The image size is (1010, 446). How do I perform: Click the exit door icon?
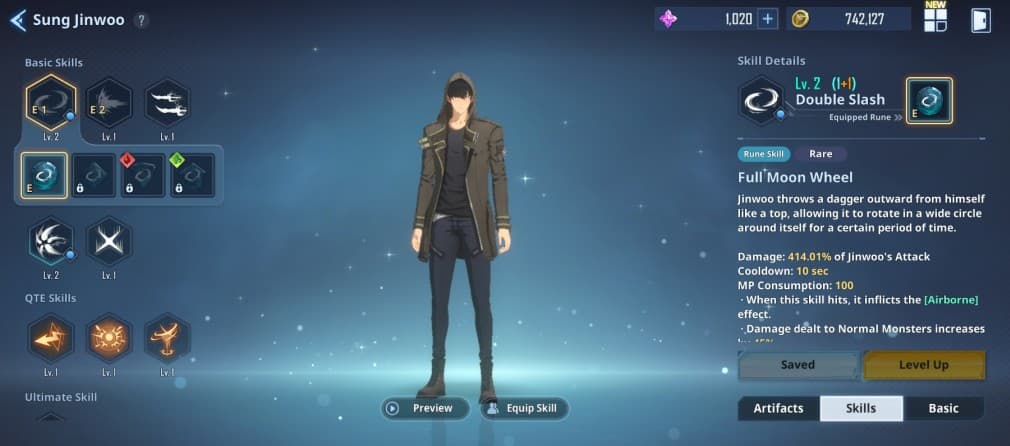pos(980,20)
